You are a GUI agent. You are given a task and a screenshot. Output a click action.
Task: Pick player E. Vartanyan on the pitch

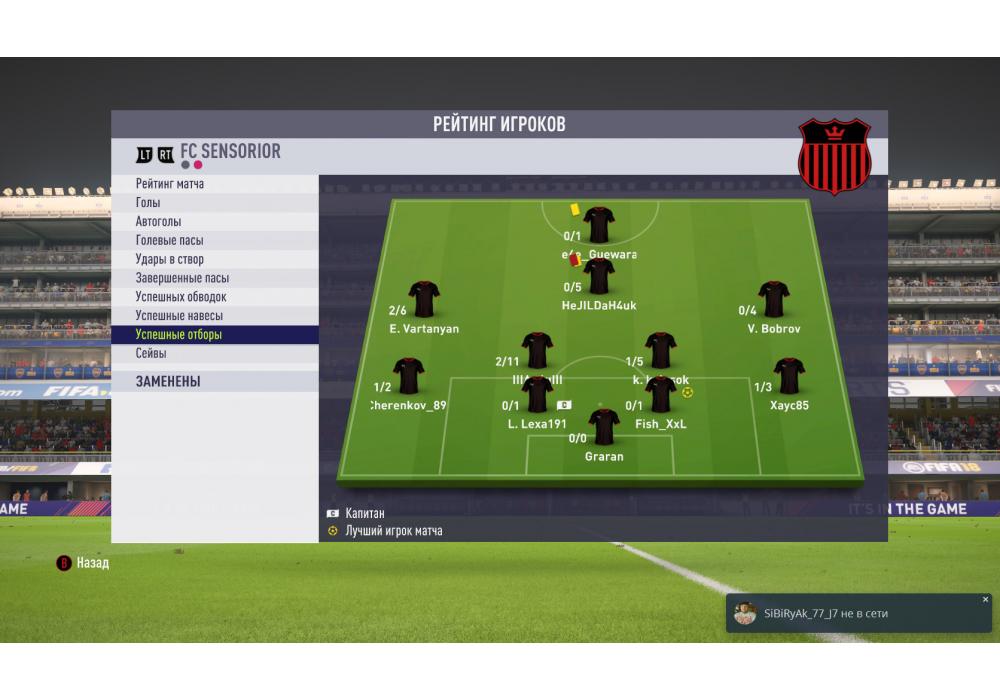(424, 300)
